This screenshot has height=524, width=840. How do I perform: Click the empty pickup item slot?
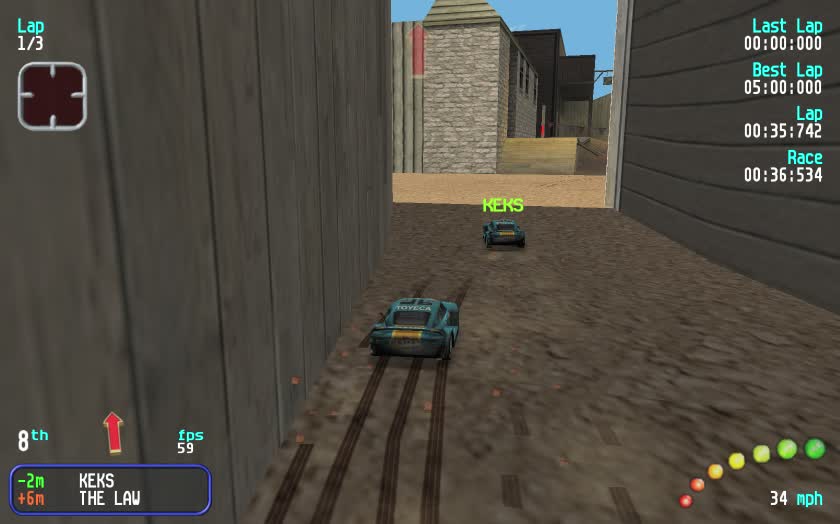52,96
